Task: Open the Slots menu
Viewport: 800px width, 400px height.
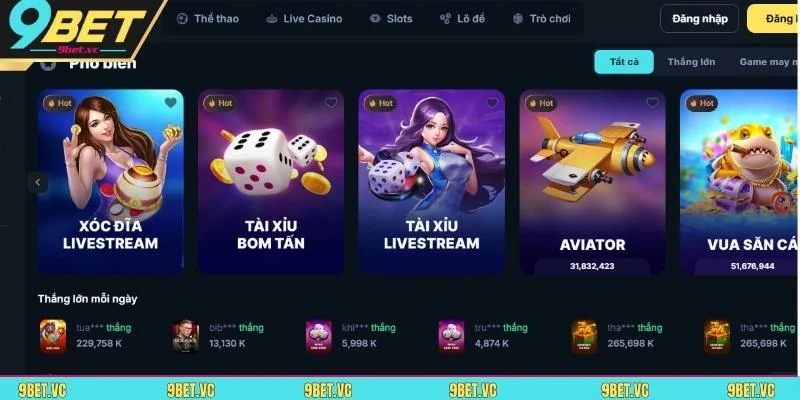Action: click(390, 19)
